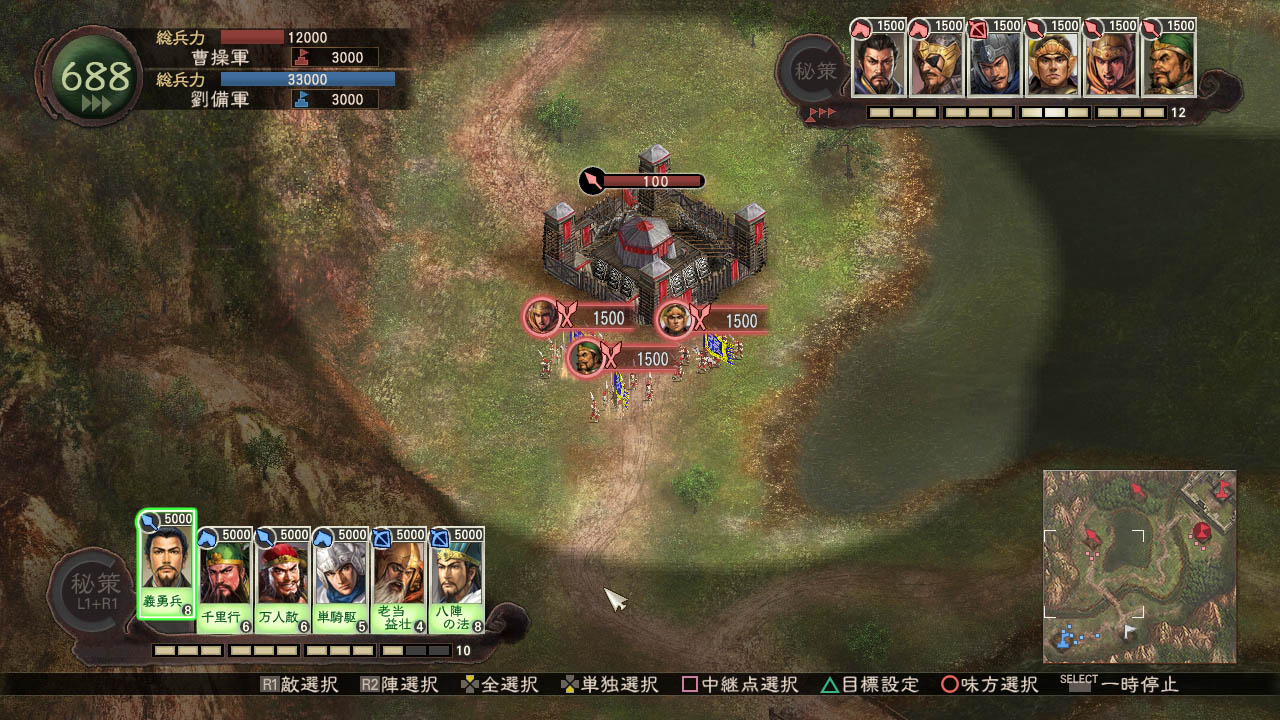Select the green-hat enemy unit marker with 1500 troops
This screenshot has height=720, width=1280.
(x=587, y=358)
